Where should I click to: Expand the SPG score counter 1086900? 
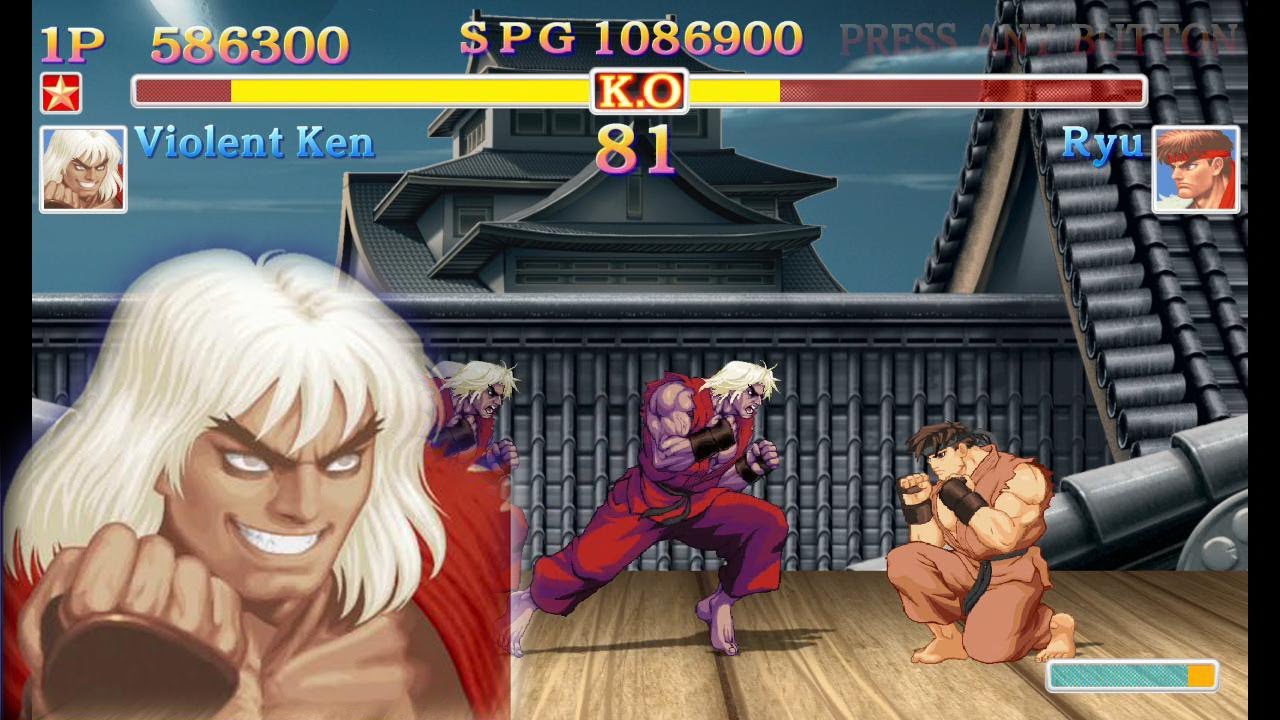coord(700,40)
